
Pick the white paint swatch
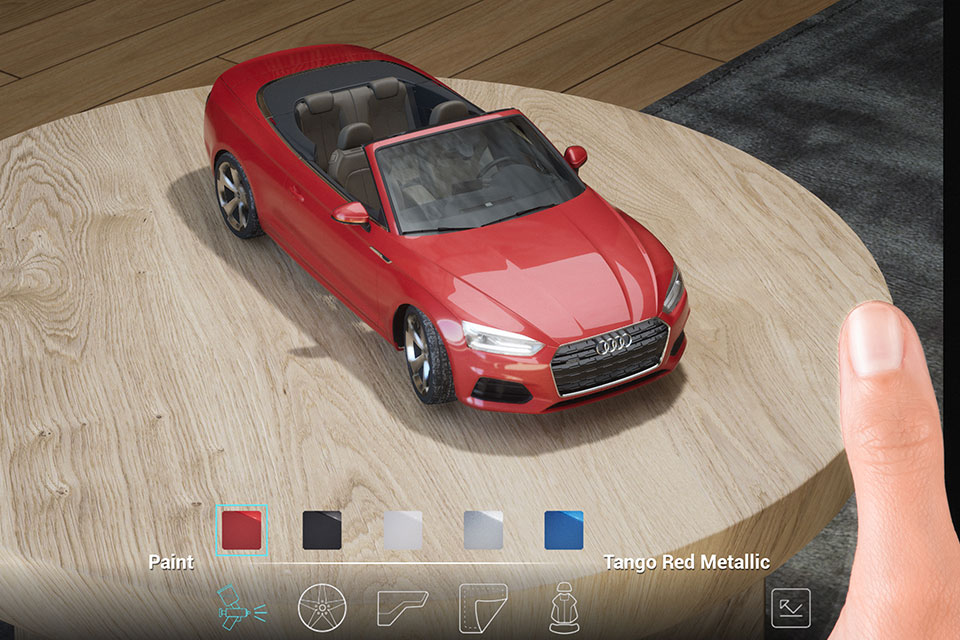403,530
